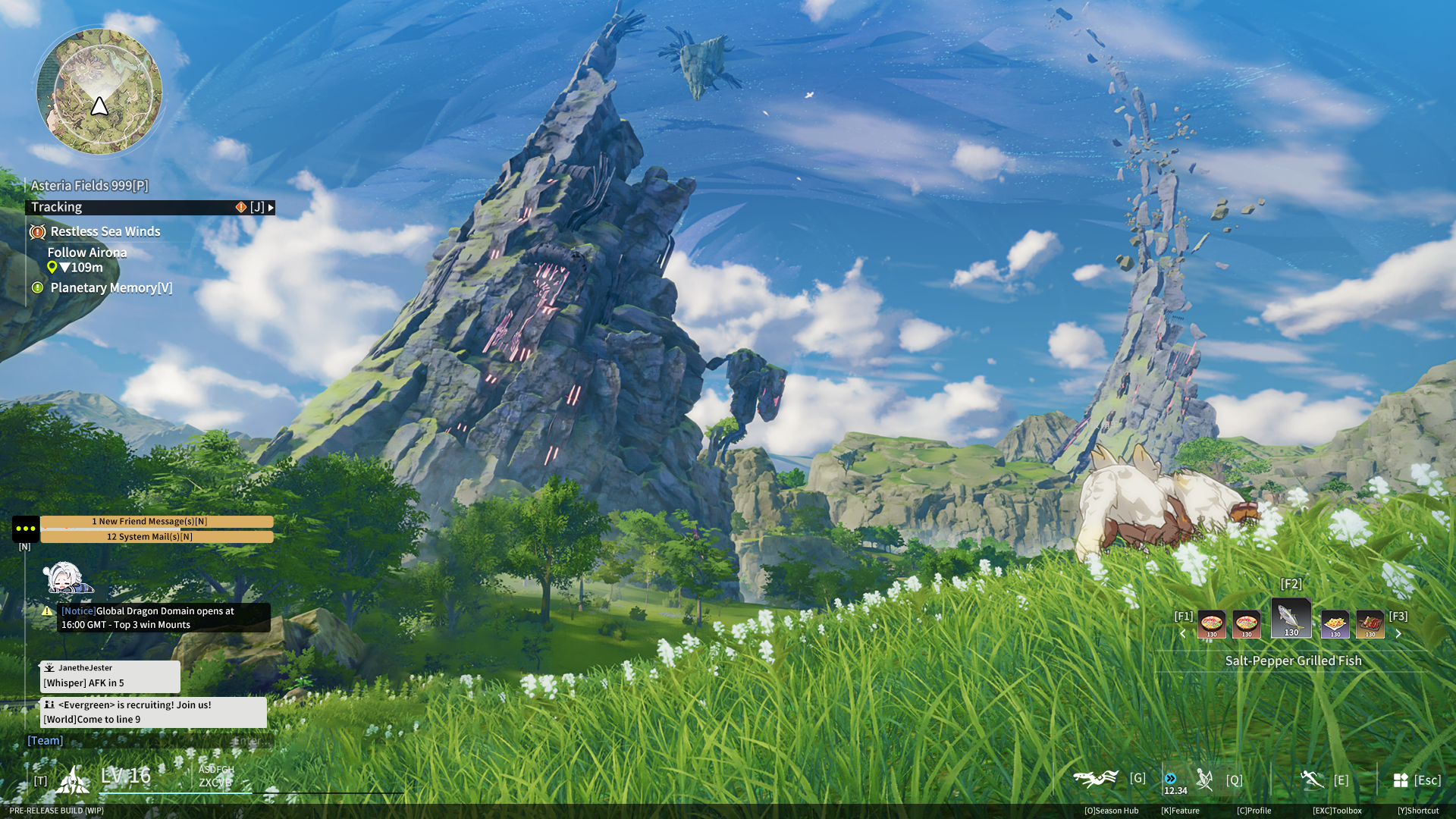The image size is (1456, 819).
Task: Open the Season Hub via [O] label
Action: (x=1112, y=810)
